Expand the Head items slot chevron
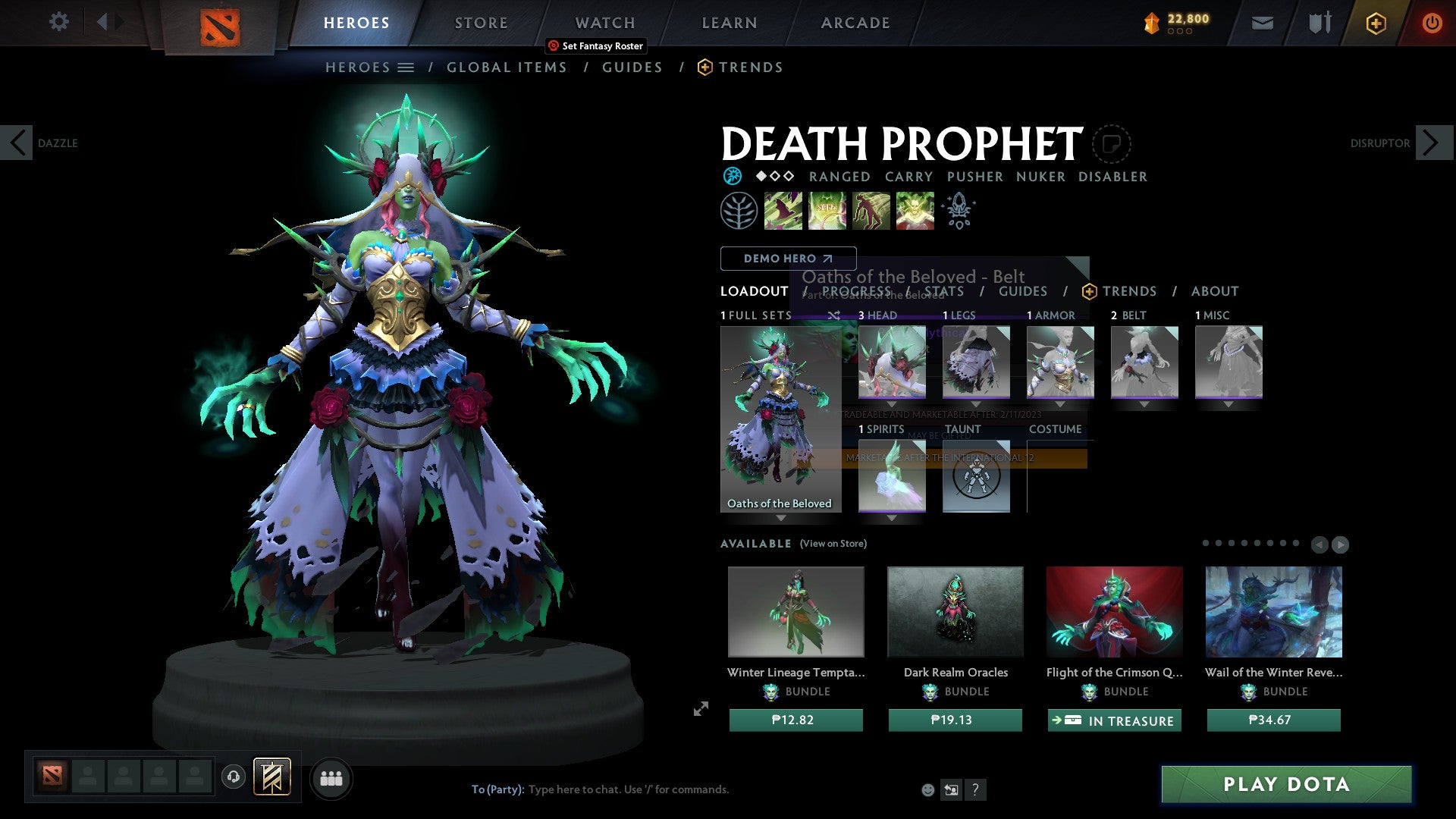The width and height of the screenshot is (1456, 819). (x=892, y=404)
